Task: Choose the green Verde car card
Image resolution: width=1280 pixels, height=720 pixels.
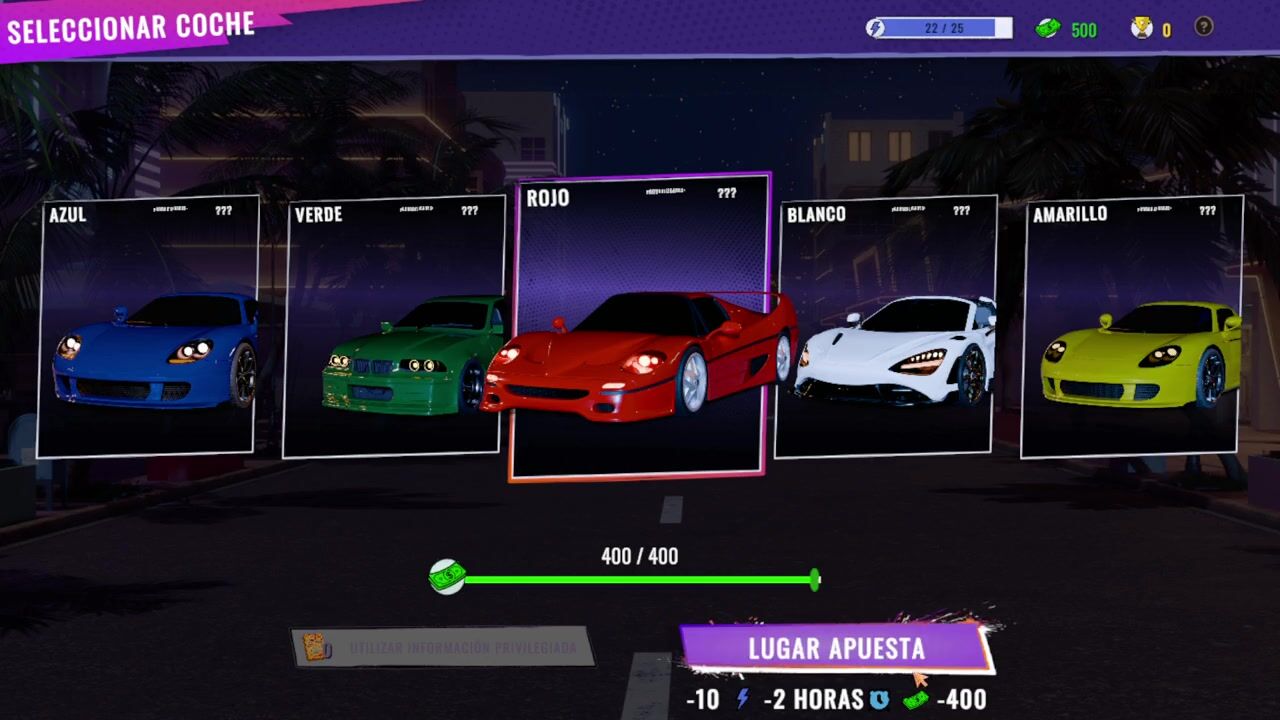Action: pos(393,326)
